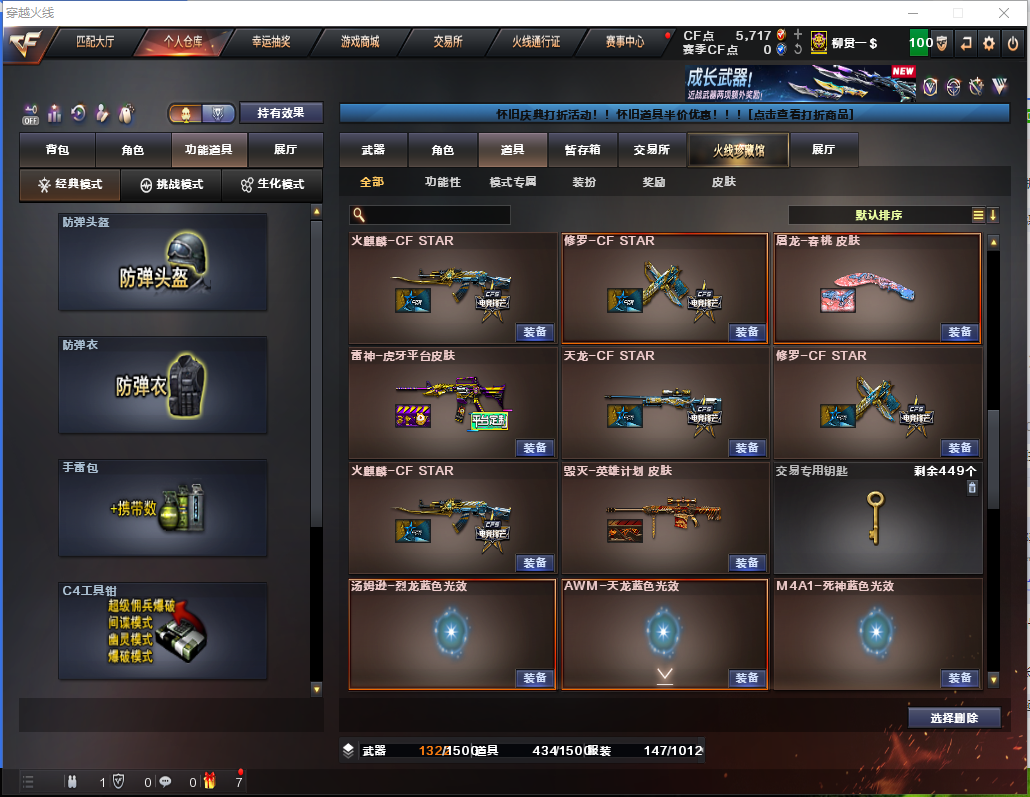
Task: Switch to the 武器 inventory tab
Action: [x=373, y=150]
